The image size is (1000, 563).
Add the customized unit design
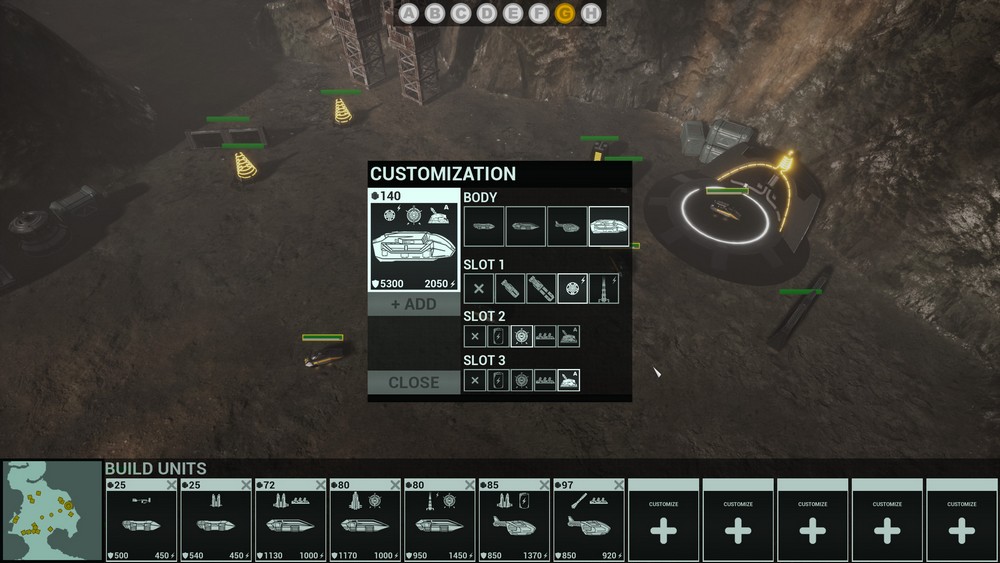(414, 304)
